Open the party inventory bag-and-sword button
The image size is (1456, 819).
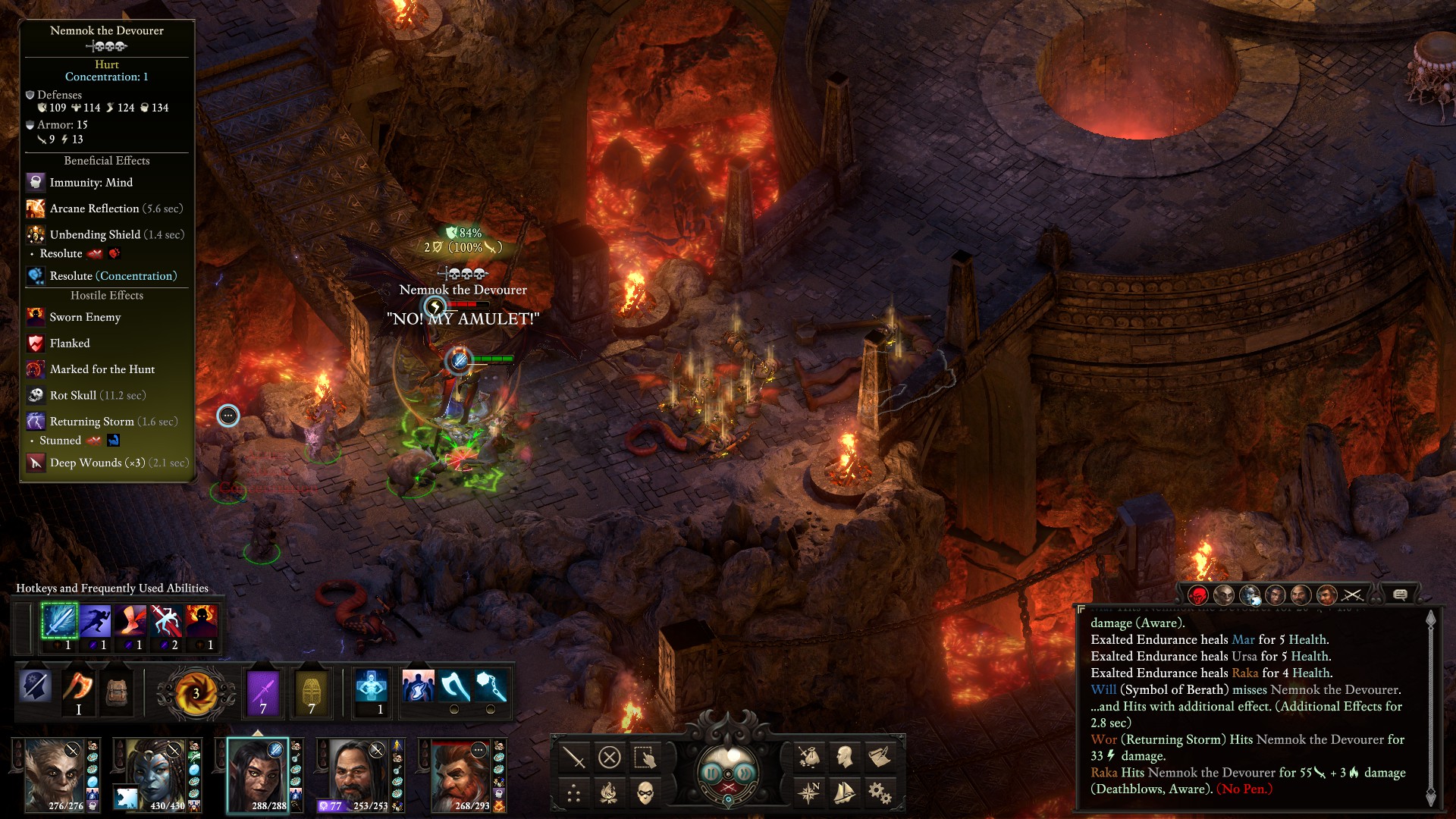click(808, 756)
